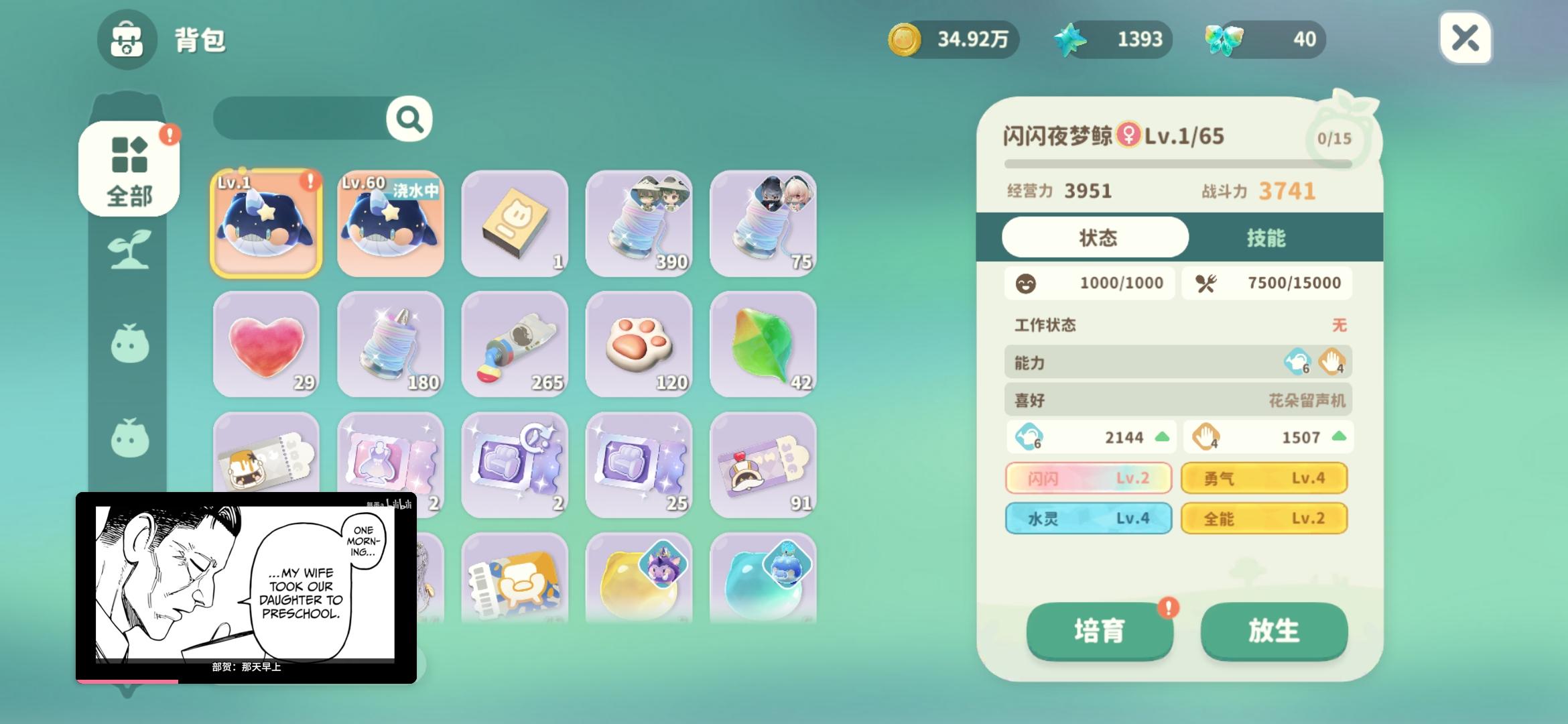This screenshot has width=1568, height=724.
Task: Select the sprout category in the left sidebar
Action: pos(129,248)
